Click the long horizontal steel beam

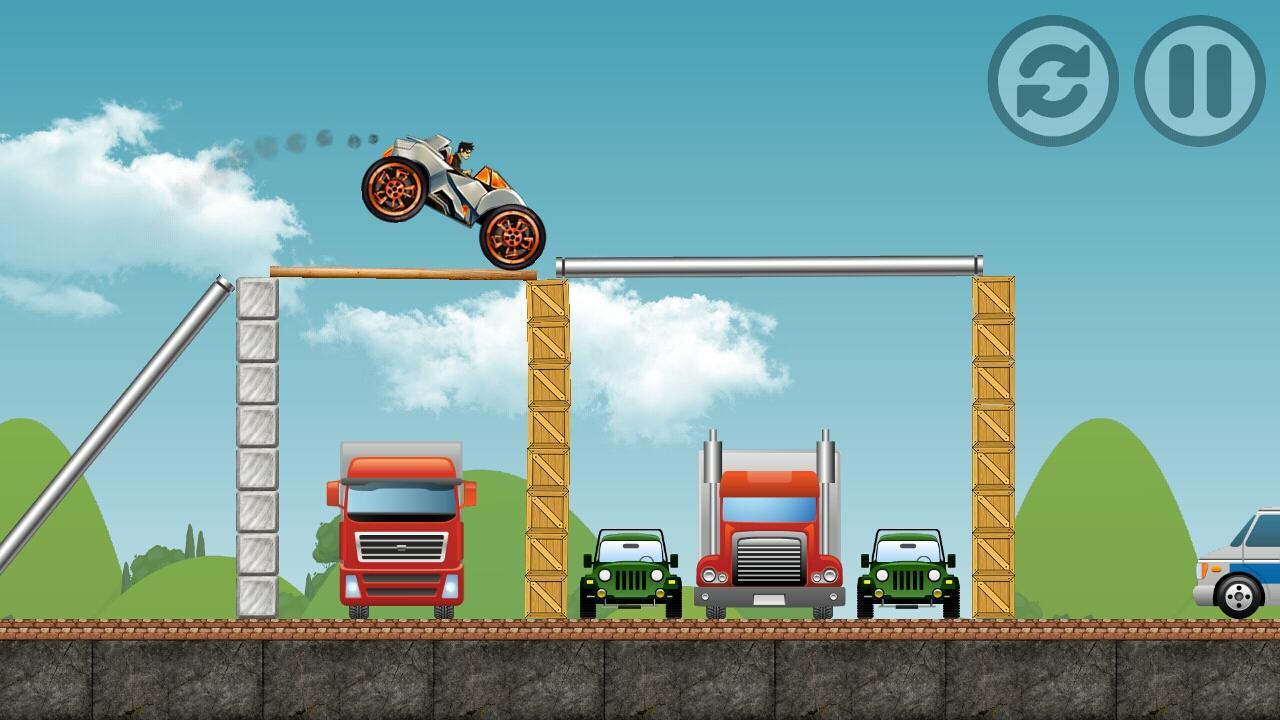pos(770,265)
